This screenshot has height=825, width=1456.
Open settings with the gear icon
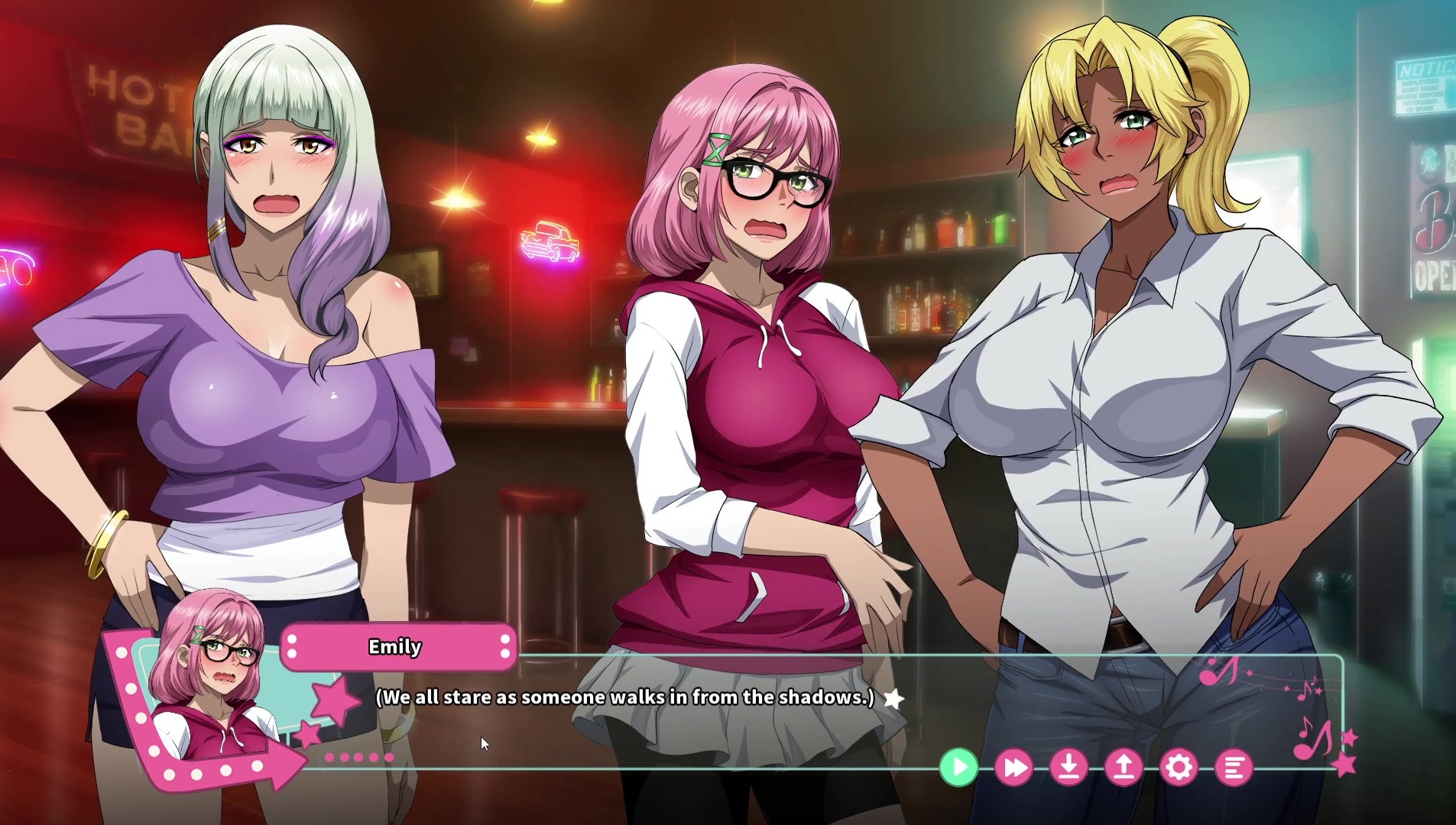[1179, 767]
